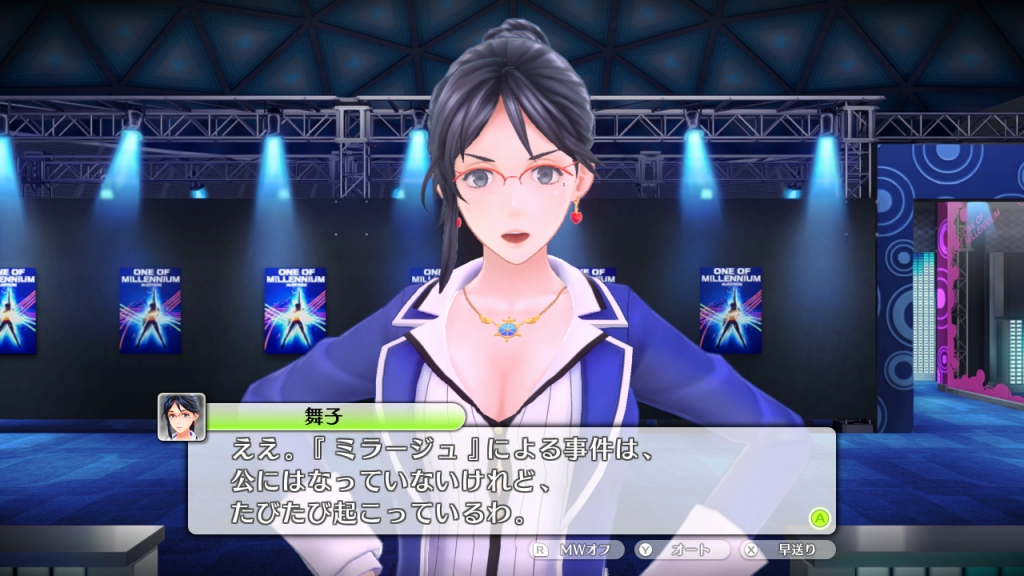Toggle the MWオフ message window option
The height and width of the screenshot is (576, 1024).
(x=578, y=549)
